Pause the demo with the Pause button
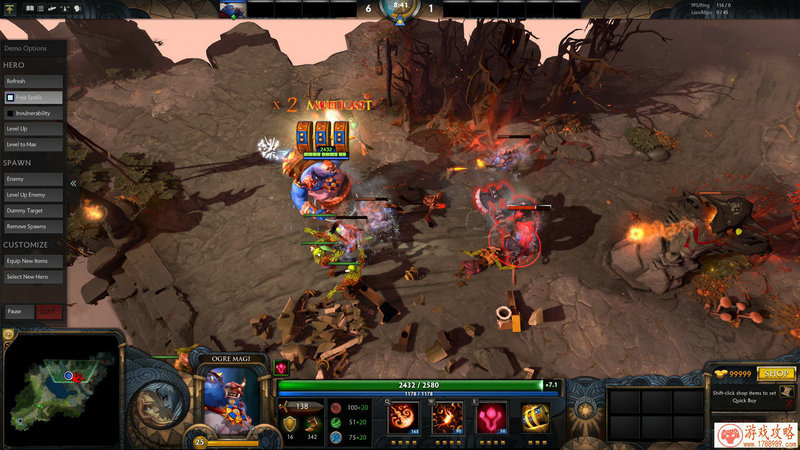800x450 pixels. point(18,311)
